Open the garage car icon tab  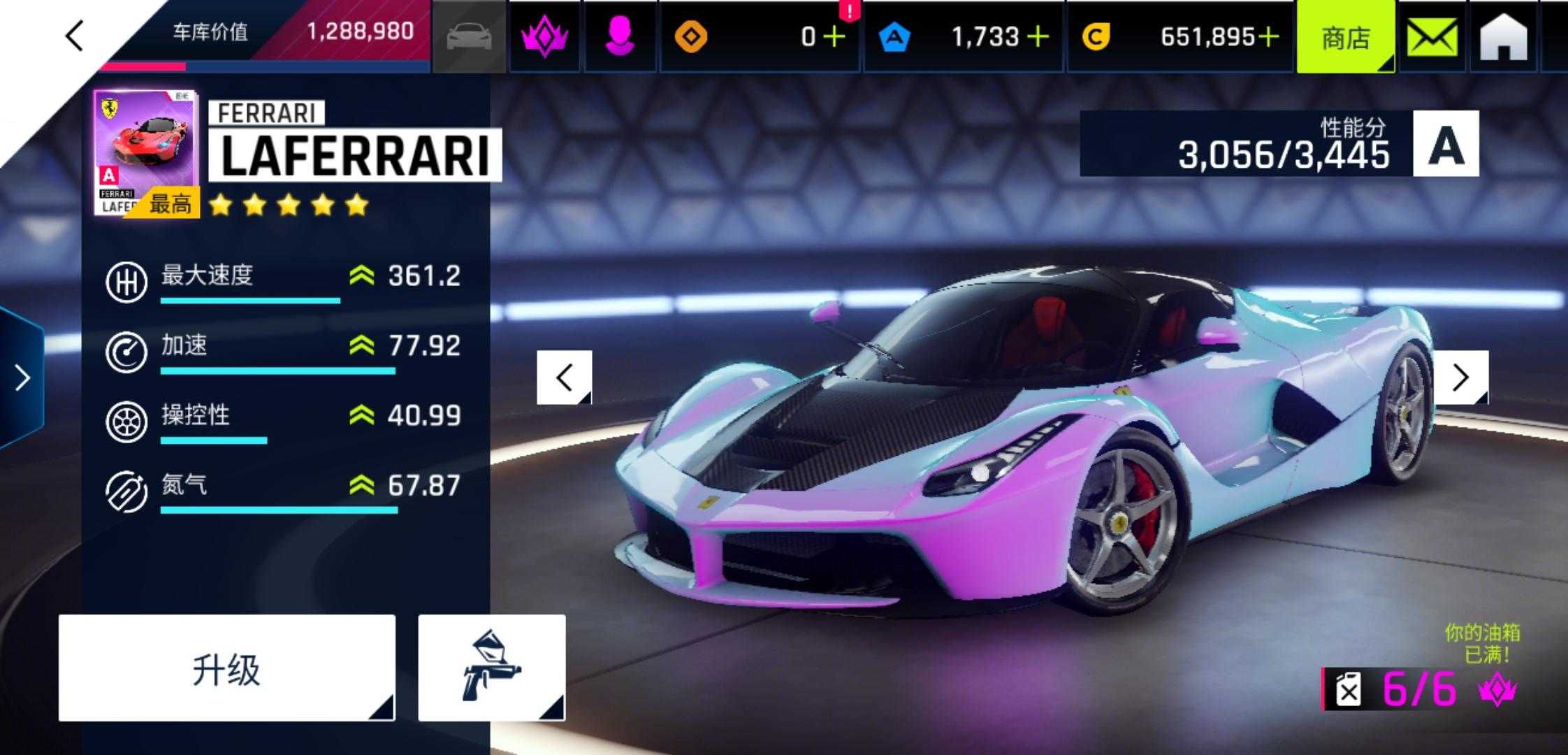[469, 36]
